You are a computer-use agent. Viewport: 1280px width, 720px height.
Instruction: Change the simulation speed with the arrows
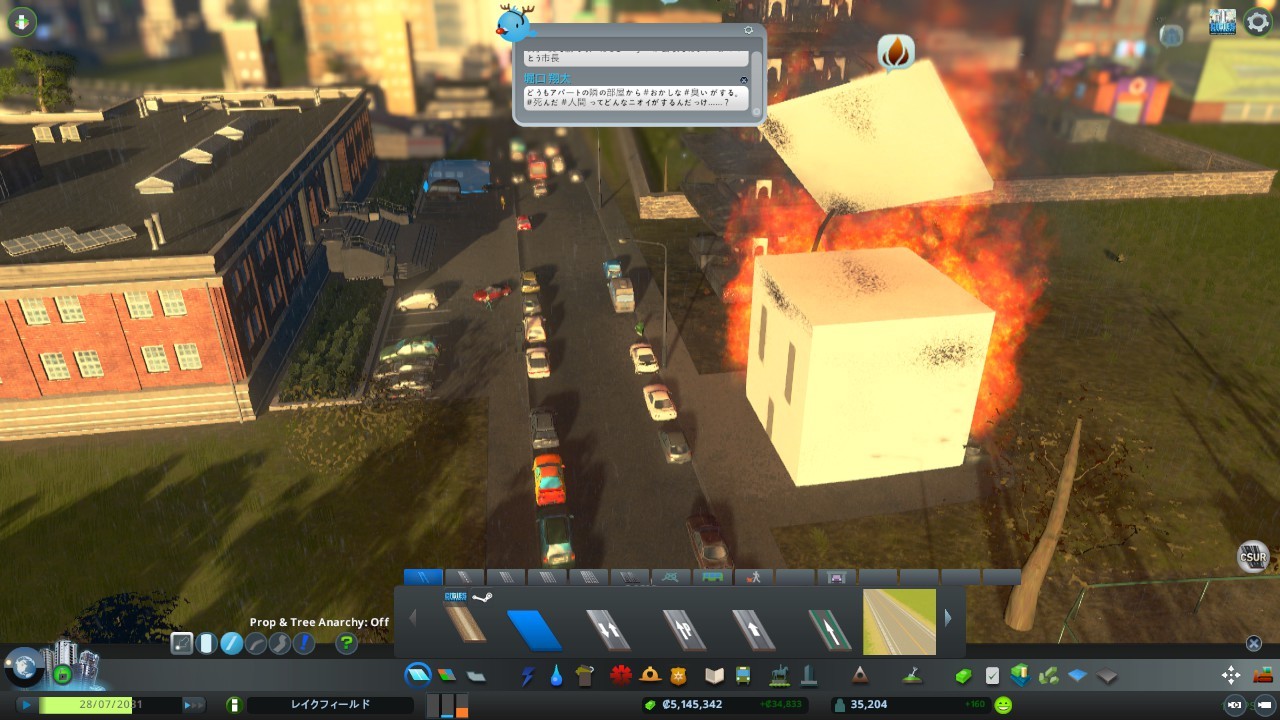(192, 705)
